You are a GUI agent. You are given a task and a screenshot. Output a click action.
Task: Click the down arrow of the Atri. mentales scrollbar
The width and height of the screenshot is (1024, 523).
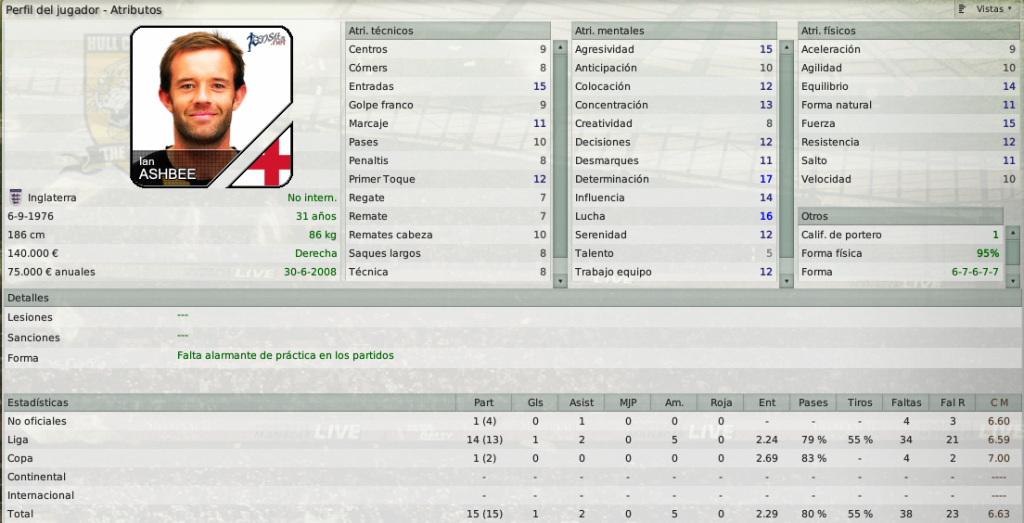(x=785, y=283)
